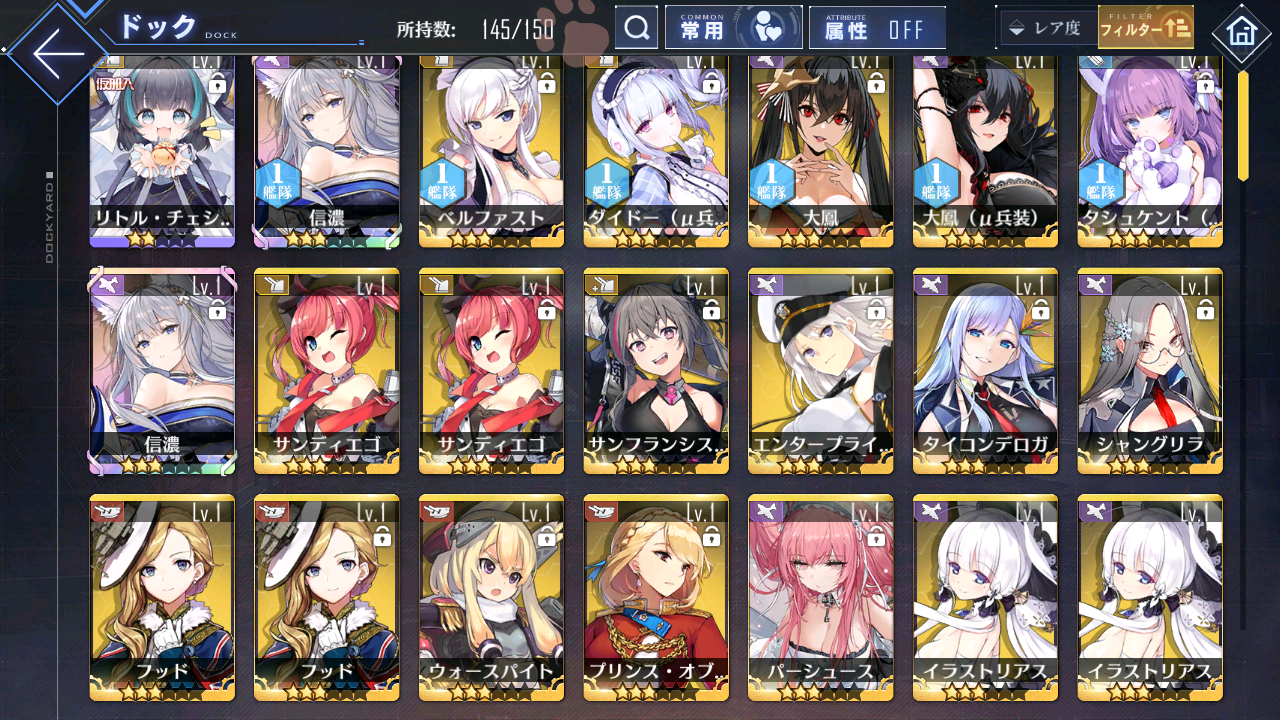
Task: Click the battleship icon on Hood's card
Action: point(105,510)
